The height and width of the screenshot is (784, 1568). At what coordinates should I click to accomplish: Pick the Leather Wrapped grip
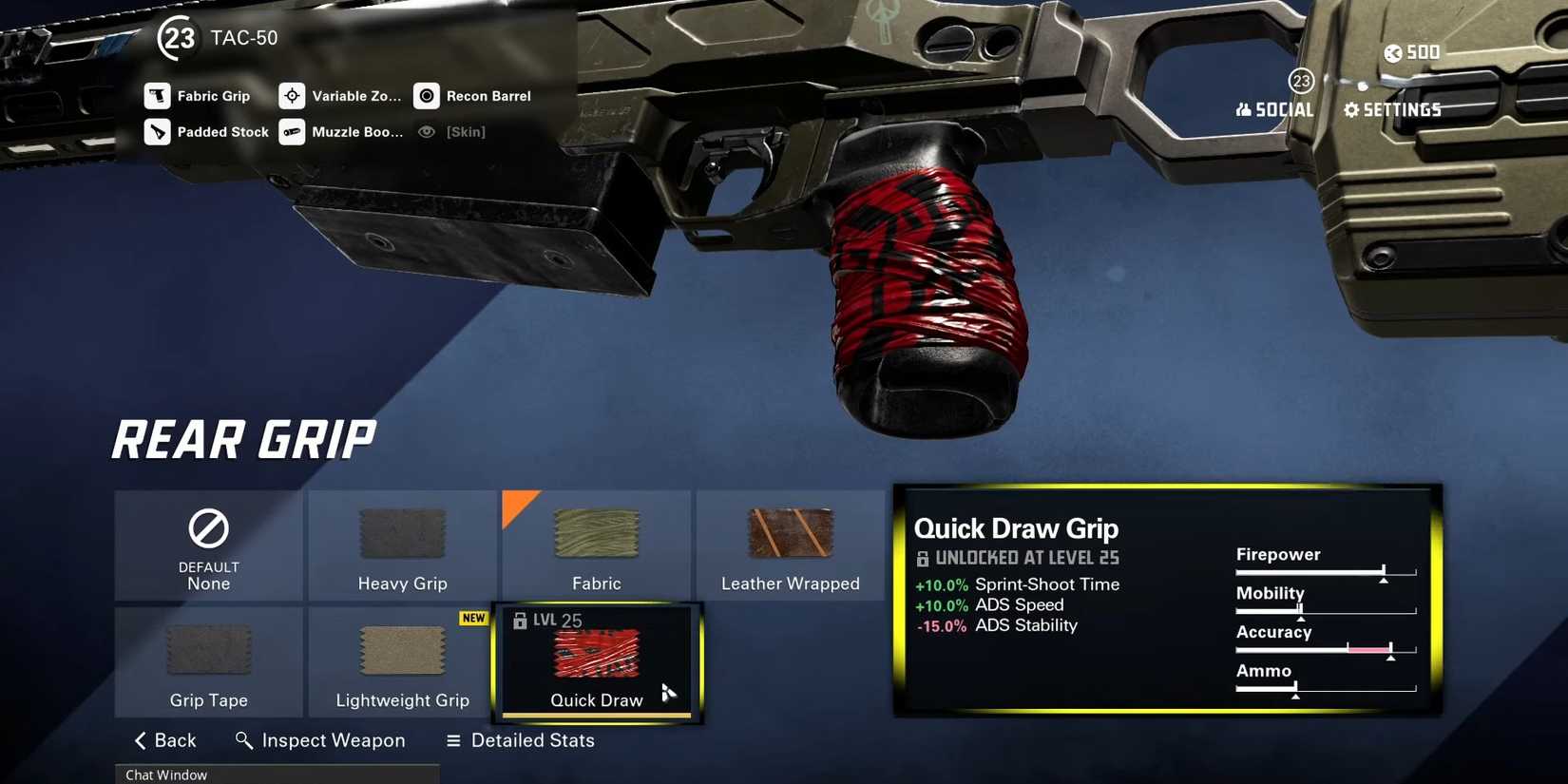pos(790,546)
